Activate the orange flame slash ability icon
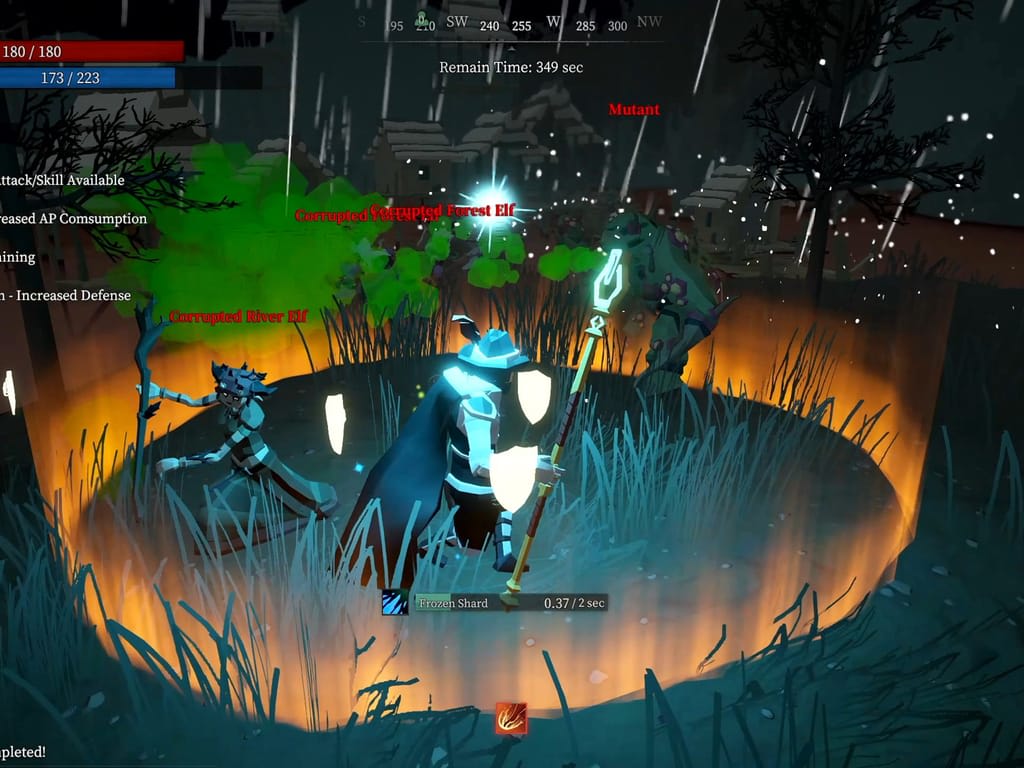The height and width of the screenshot is (768, 1024). 511,717
